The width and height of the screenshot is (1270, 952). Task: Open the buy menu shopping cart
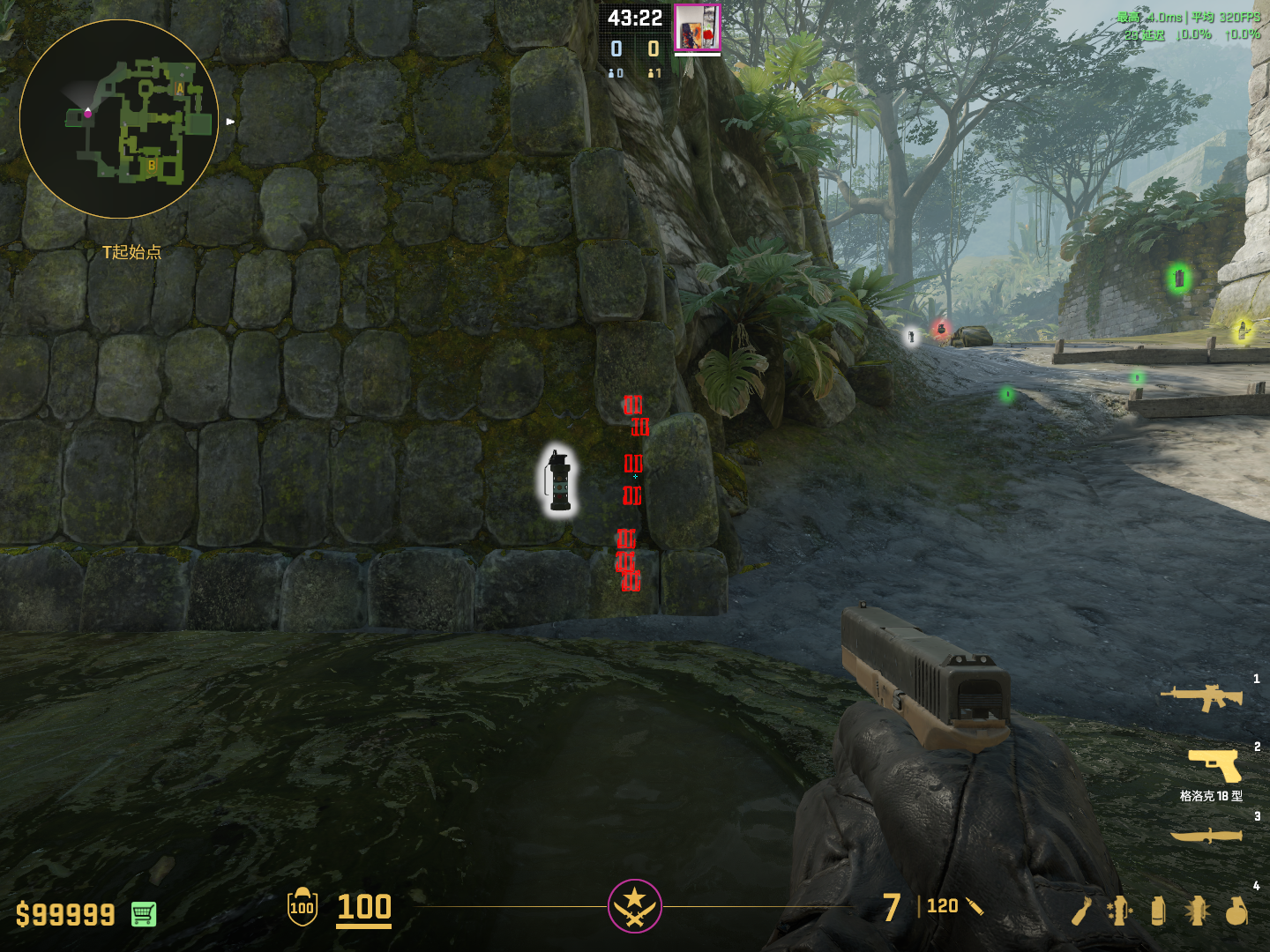(144, 914)
